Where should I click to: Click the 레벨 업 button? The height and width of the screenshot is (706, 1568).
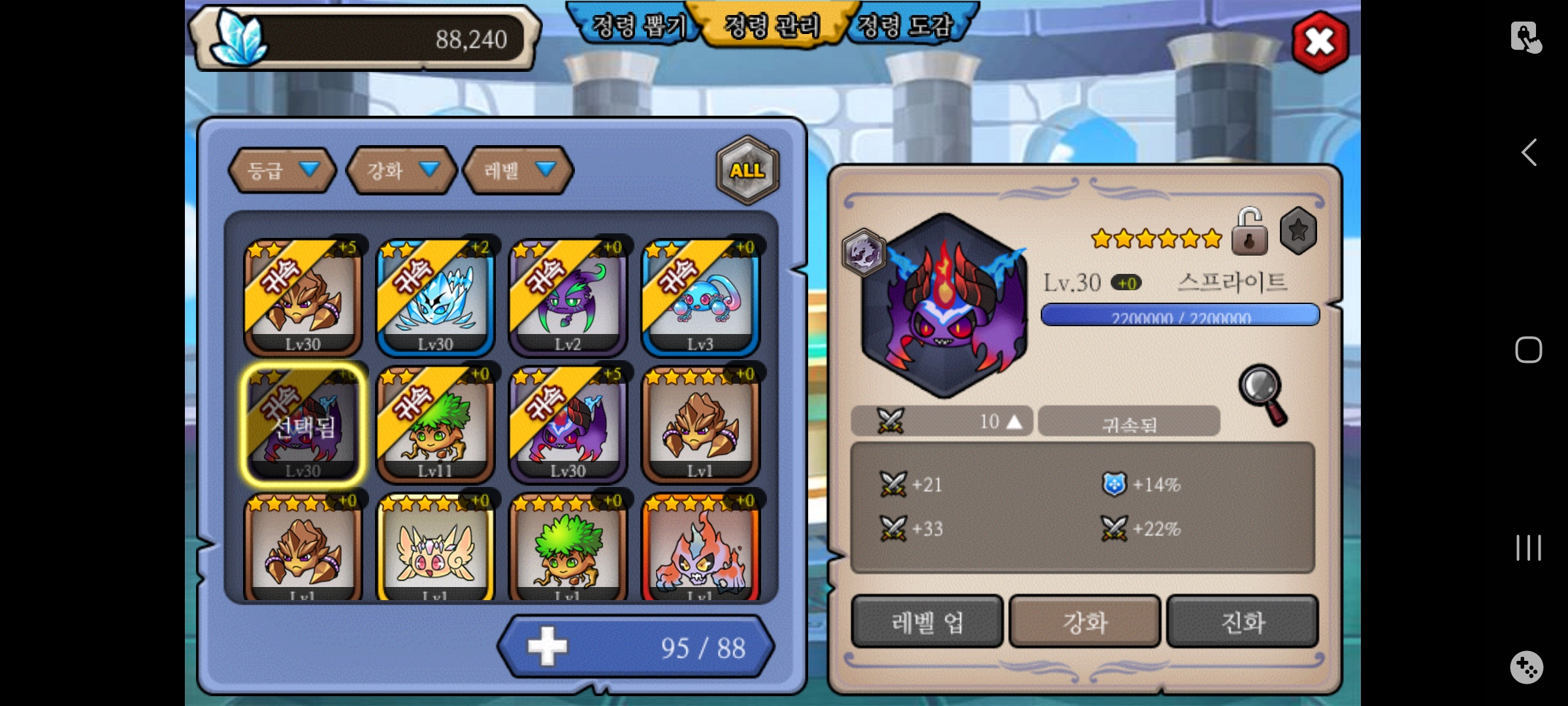coord(926,622)
